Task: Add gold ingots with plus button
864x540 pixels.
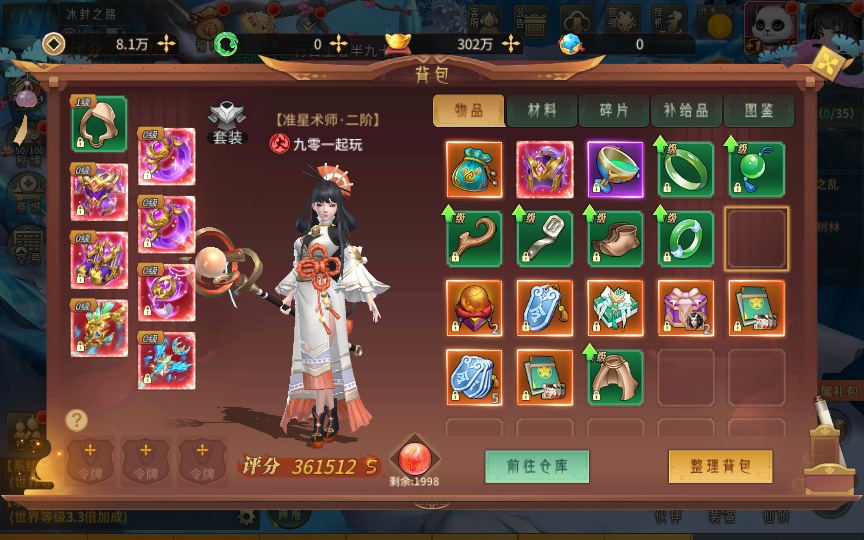Action: click(511, 44)
